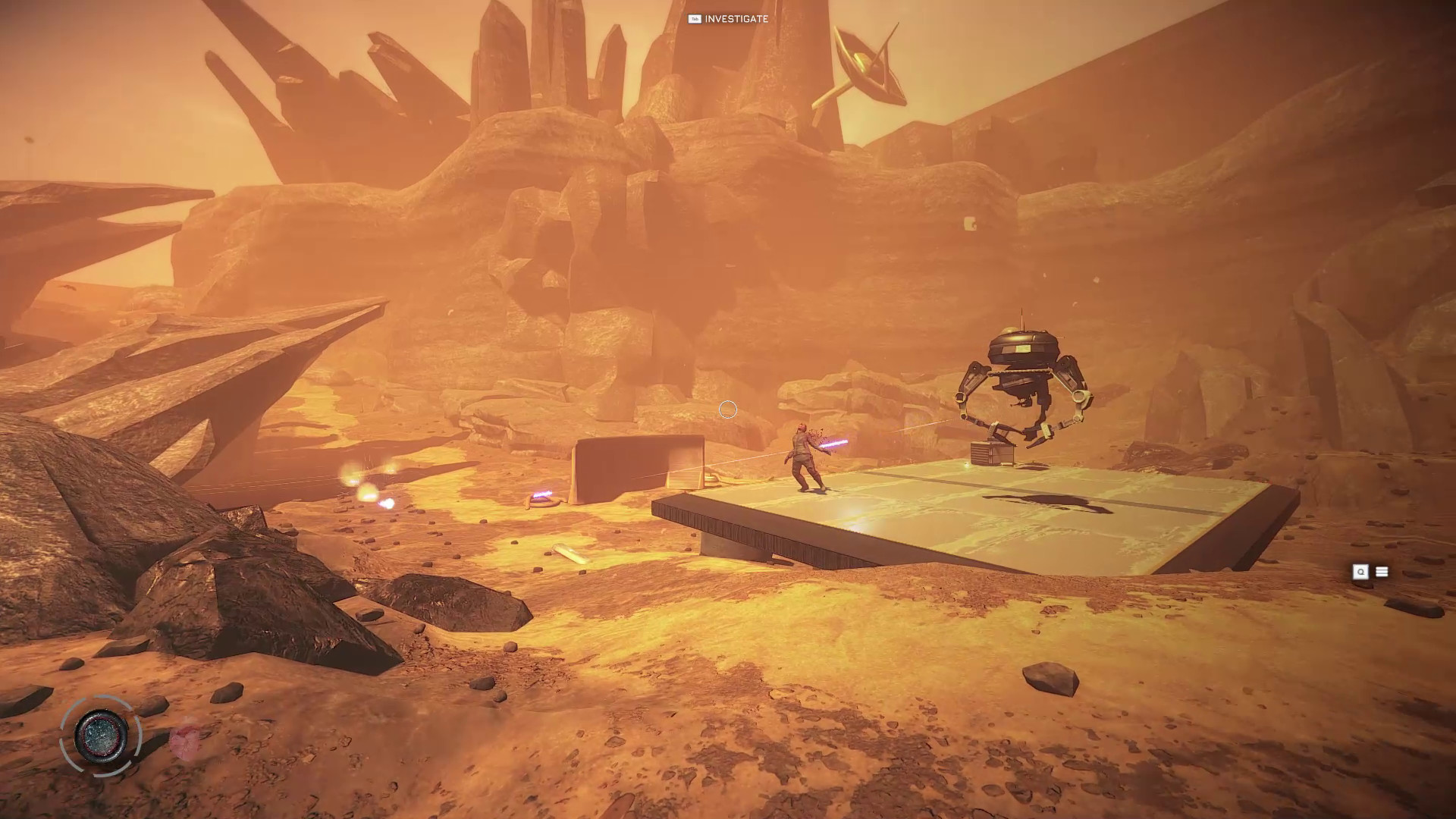The width and height of the screenshot is (1456, 819).
Task: Open the three-line list menu icon
Action: (1382, 572)
